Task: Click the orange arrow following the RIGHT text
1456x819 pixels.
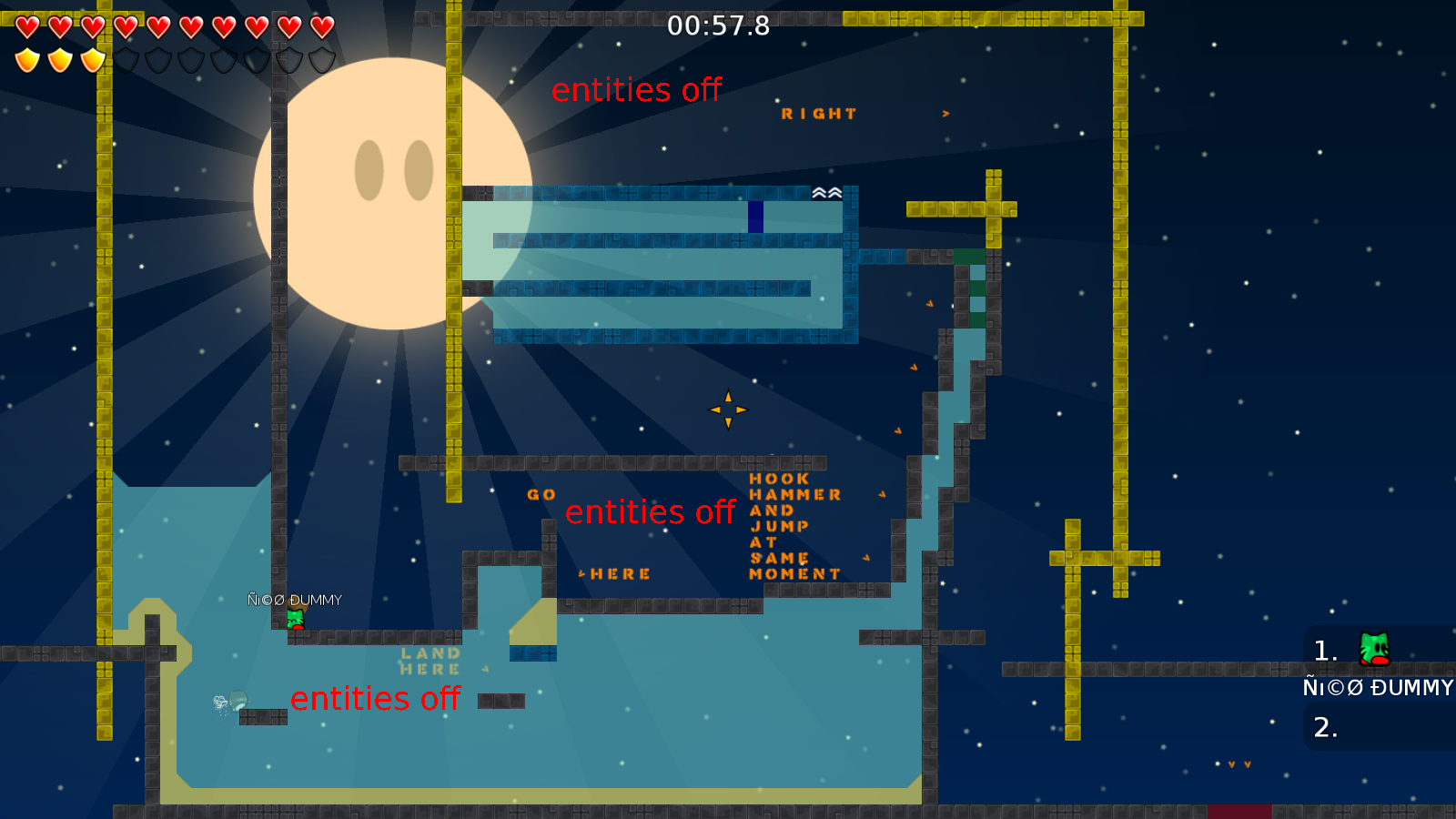Action: 945,112
